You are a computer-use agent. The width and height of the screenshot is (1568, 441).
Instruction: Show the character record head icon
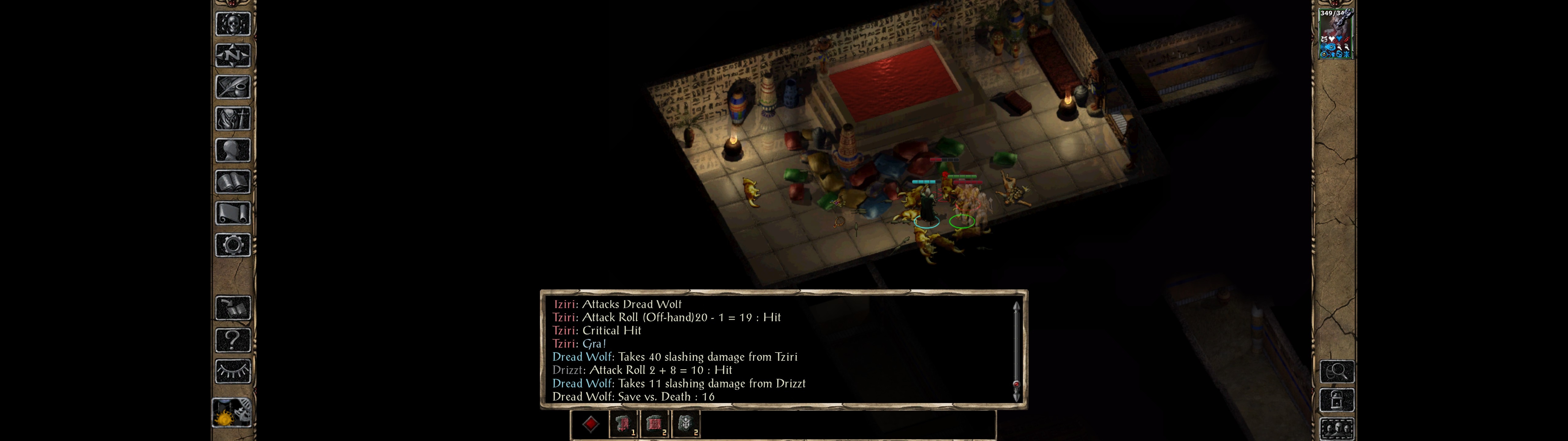point(232,150)
